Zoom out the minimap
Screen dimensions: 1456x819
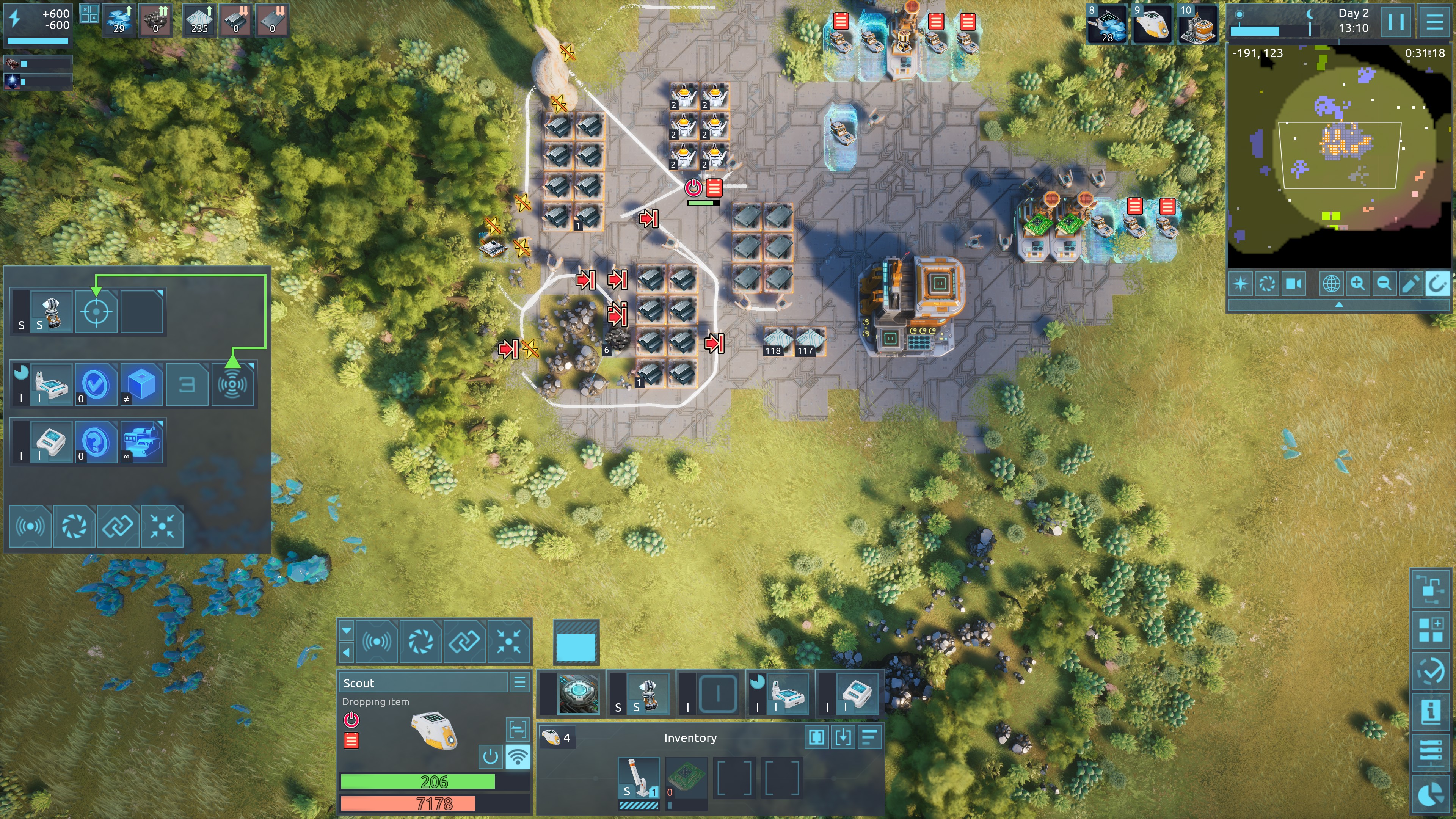point(1384,283)
